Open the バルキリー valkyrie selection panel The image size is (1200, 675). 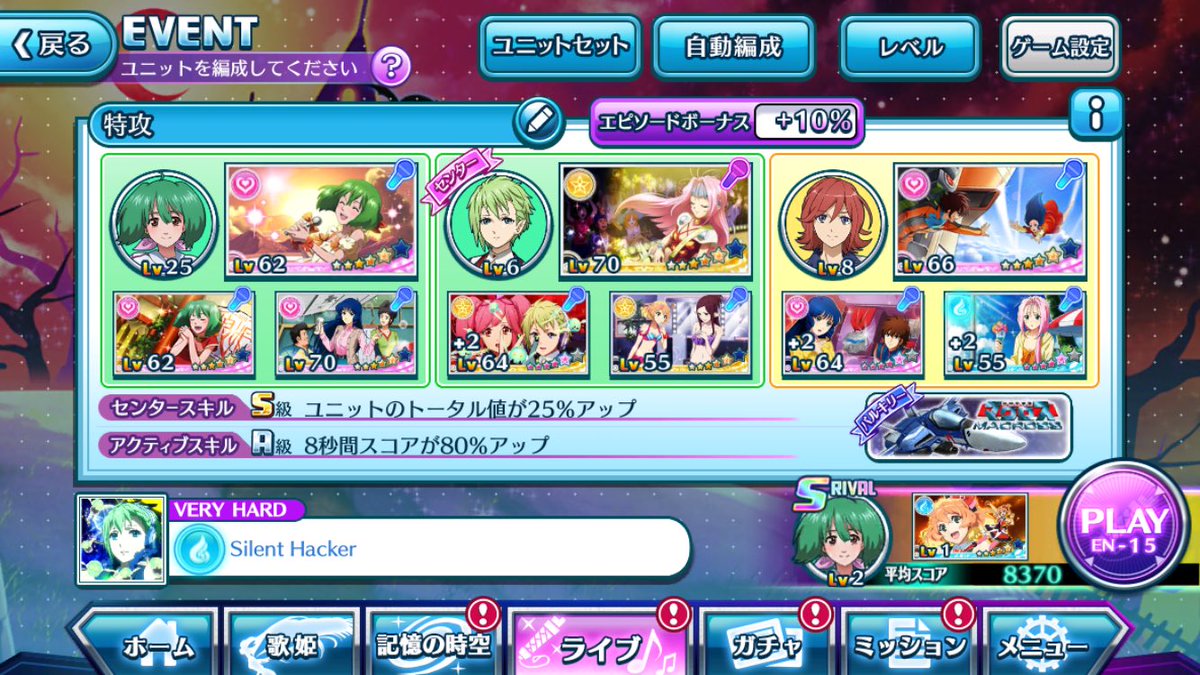tap(967, 426)
